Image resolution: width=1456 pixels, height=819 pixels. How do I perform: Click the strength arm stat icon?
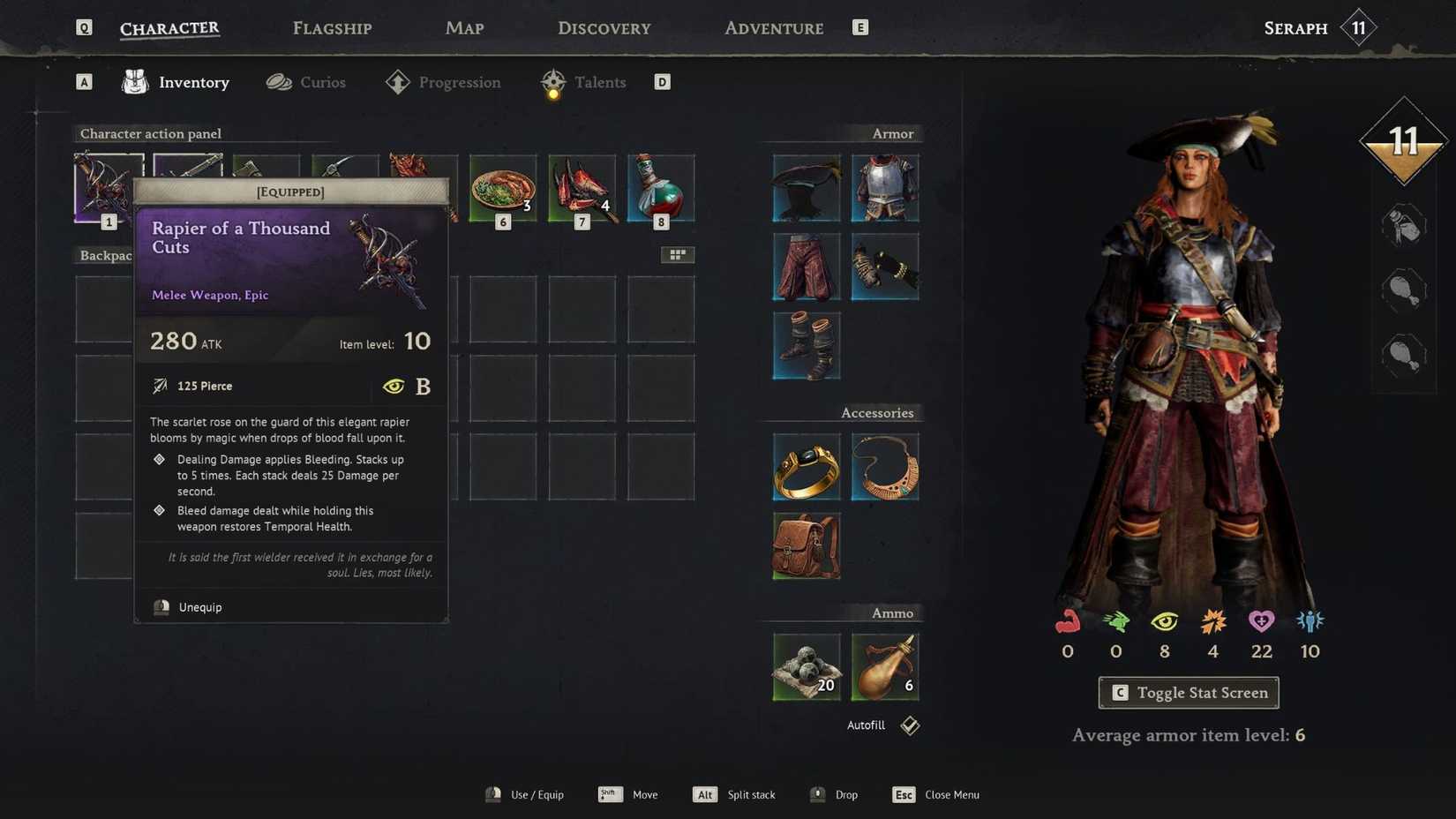tap(1067, 623)
